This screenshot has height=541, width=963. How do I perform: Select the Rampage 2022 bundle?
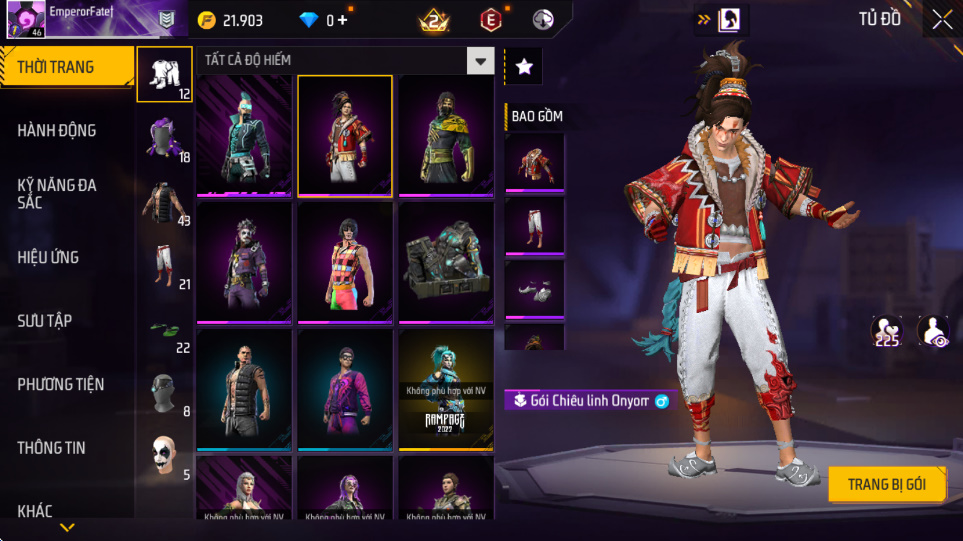pyautogui.click(x=446, y=390)
